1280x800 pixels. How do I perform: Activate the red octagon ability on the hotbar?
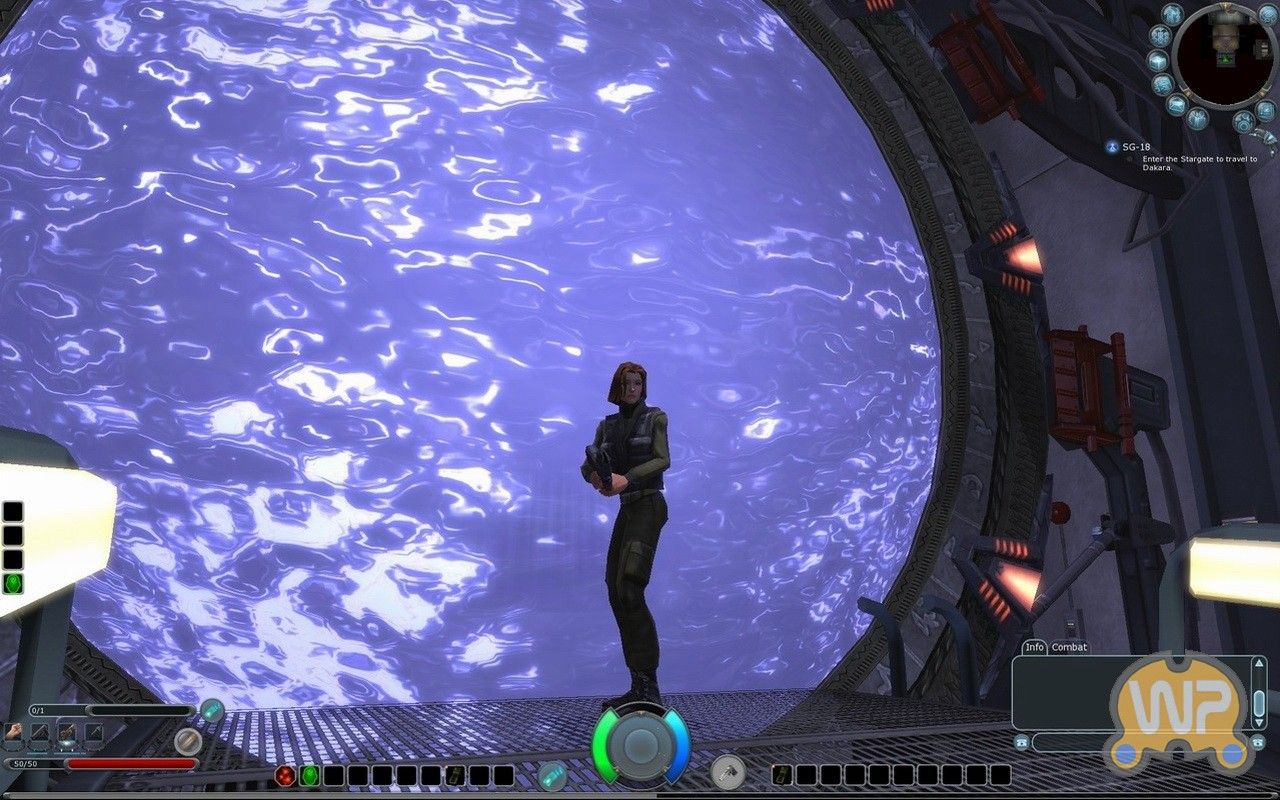click(x=286, y=776)
